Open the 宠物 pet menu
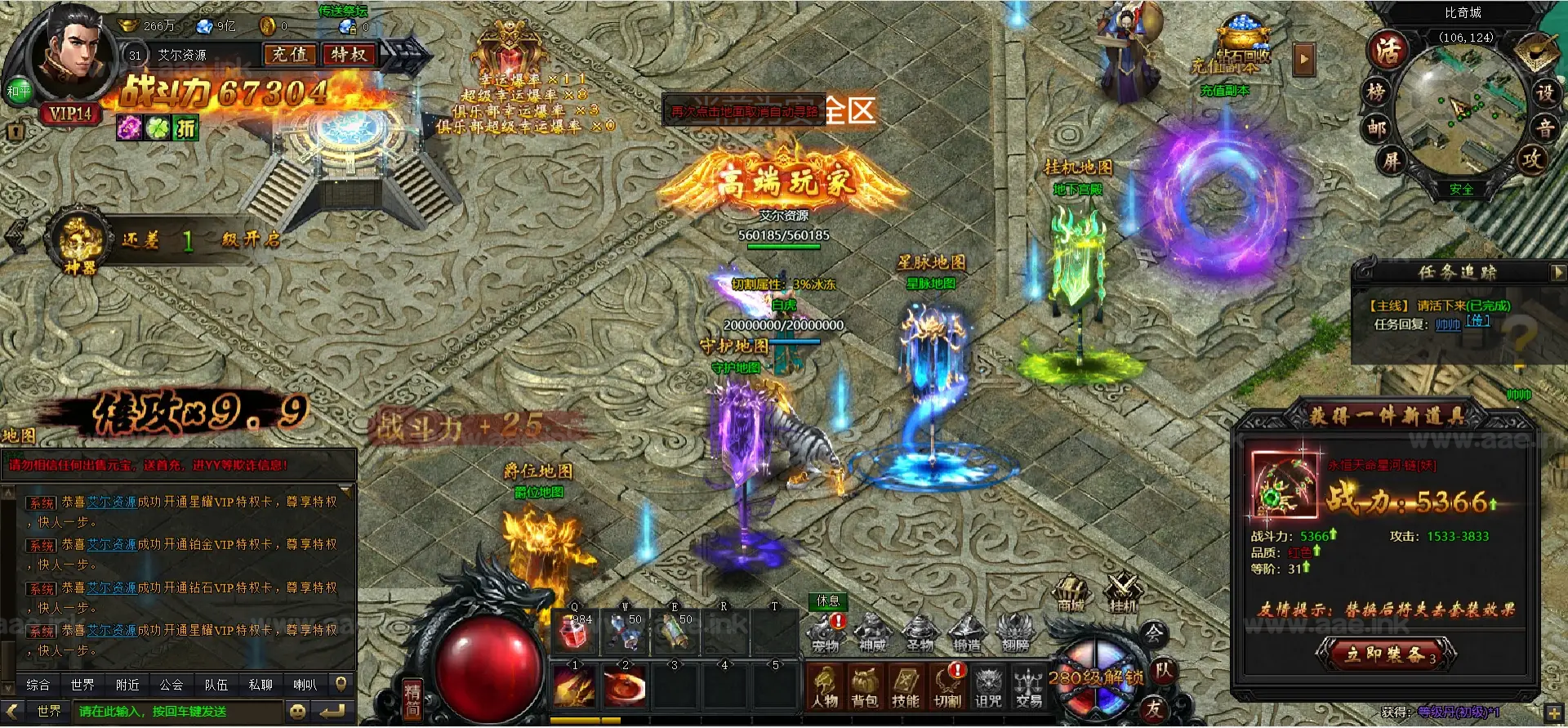Screen dimensions: 1568x728 point(825,633)
